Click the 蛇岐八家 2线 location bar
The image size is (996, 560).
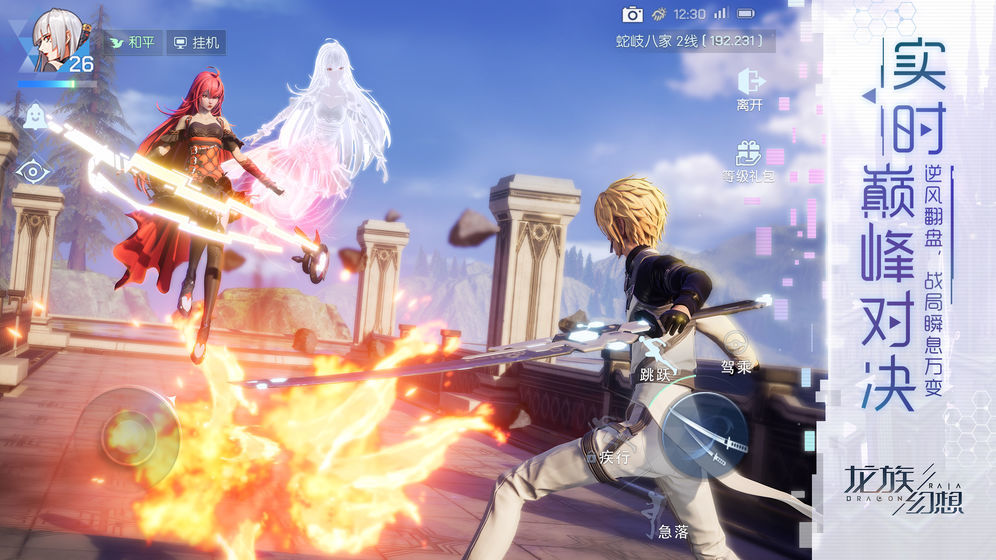tap(690, 41)
